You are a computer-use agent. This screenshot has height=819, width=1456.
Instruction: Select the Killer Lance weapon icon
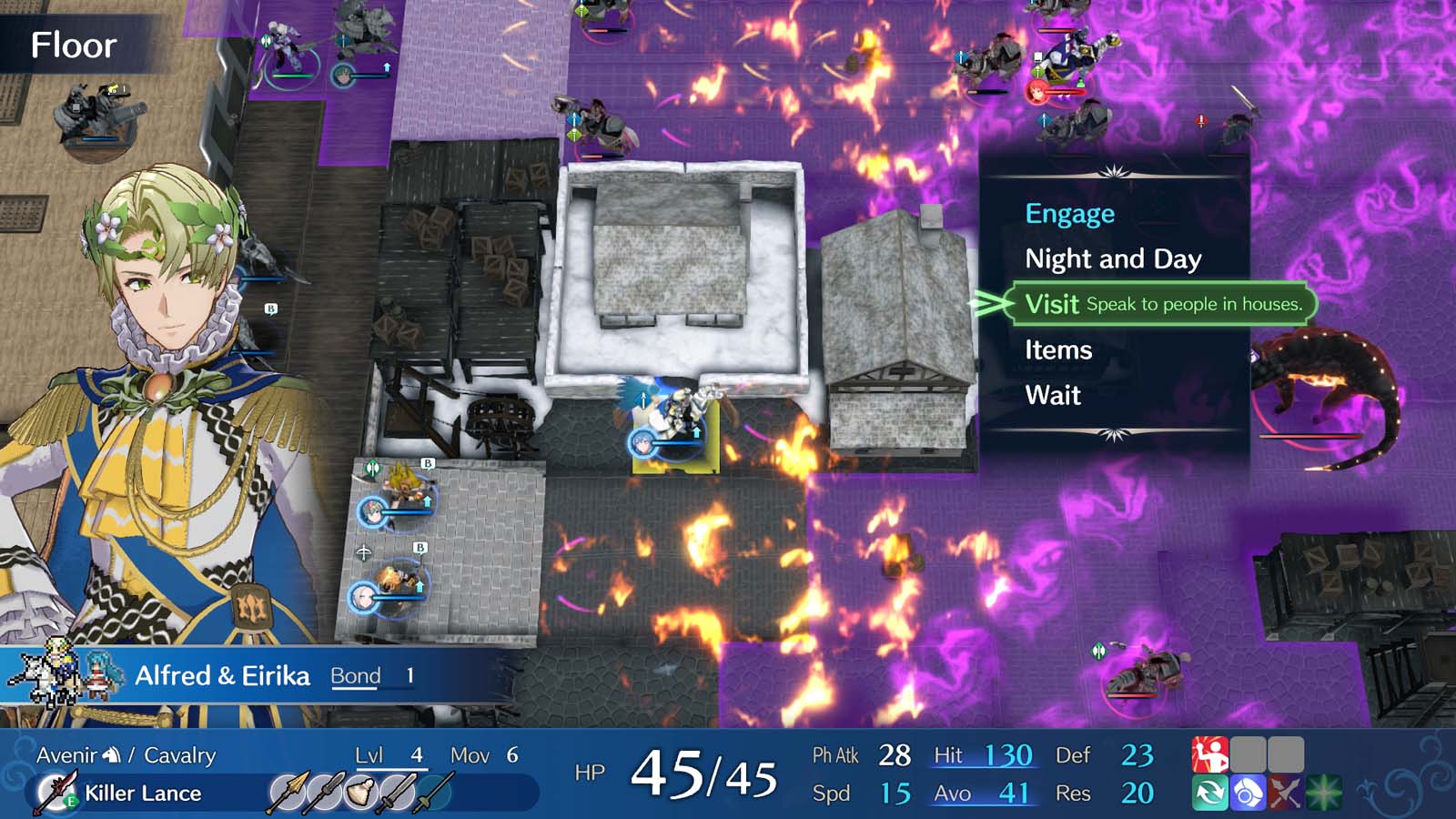(x=55, y=793)
